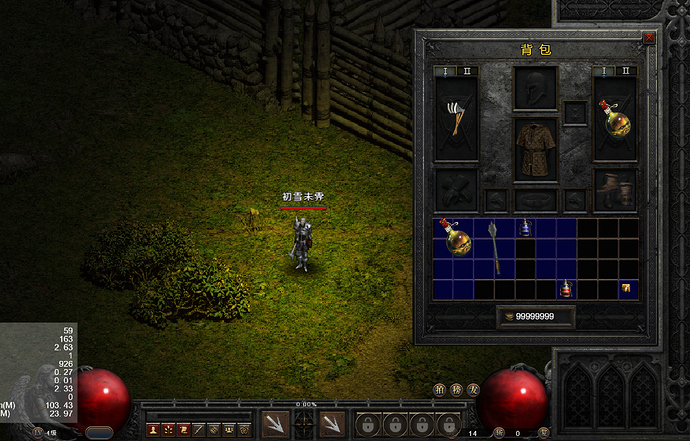Switch left weapon set to tab II
Viewport: 690px width, 441px height.
[x=467, y=71]
